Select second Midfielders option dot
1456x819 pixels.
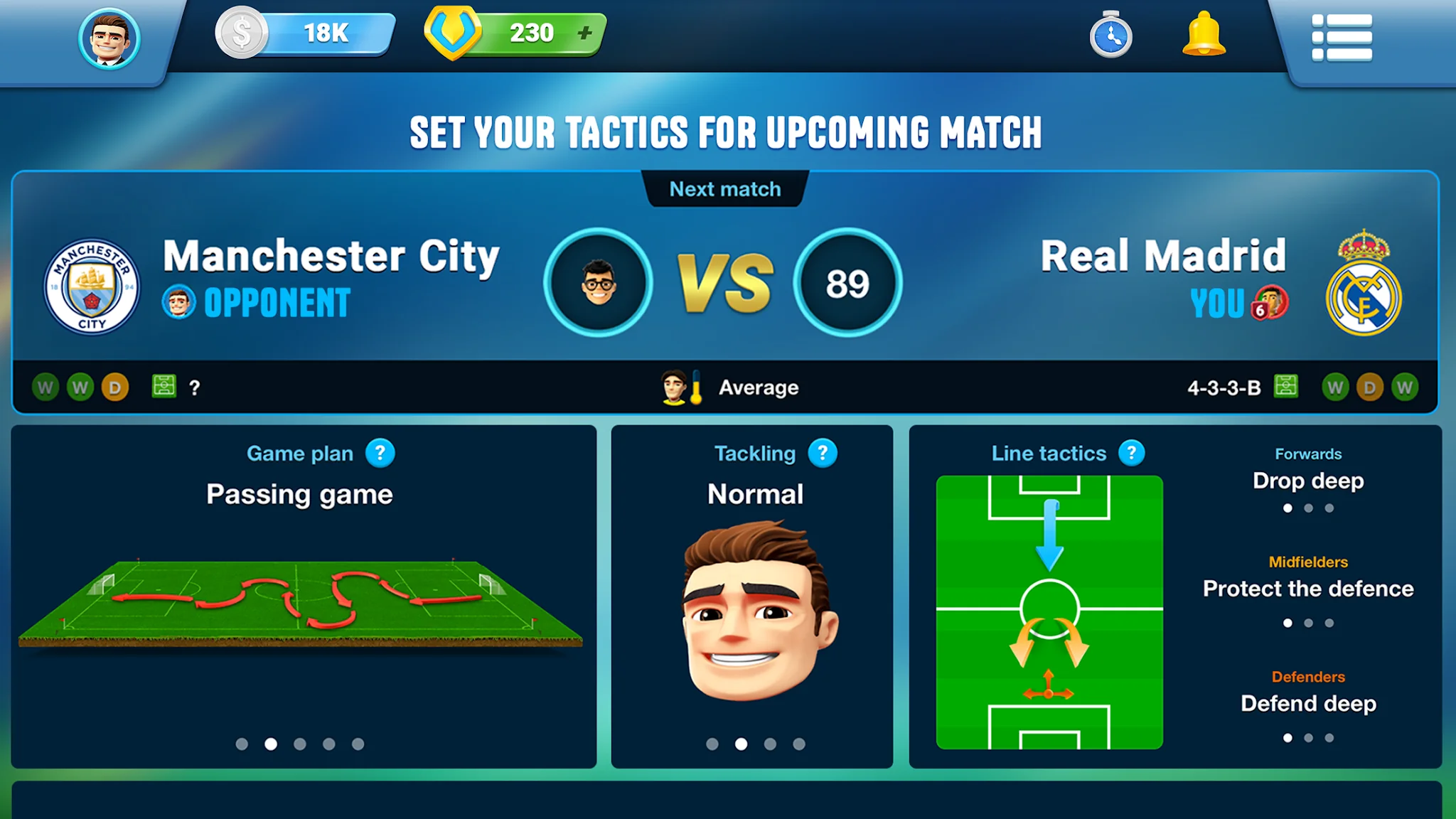[x=1308, y=623]
